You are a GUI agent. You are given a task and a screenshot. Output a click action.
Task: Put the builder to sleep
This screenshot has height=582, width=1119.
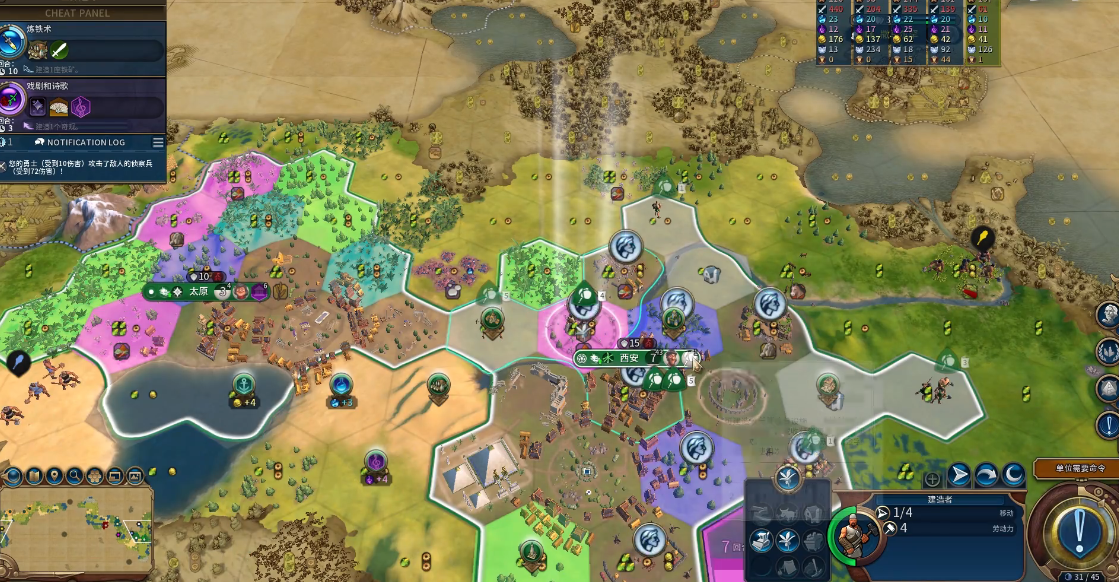(x=1013, y=475)
